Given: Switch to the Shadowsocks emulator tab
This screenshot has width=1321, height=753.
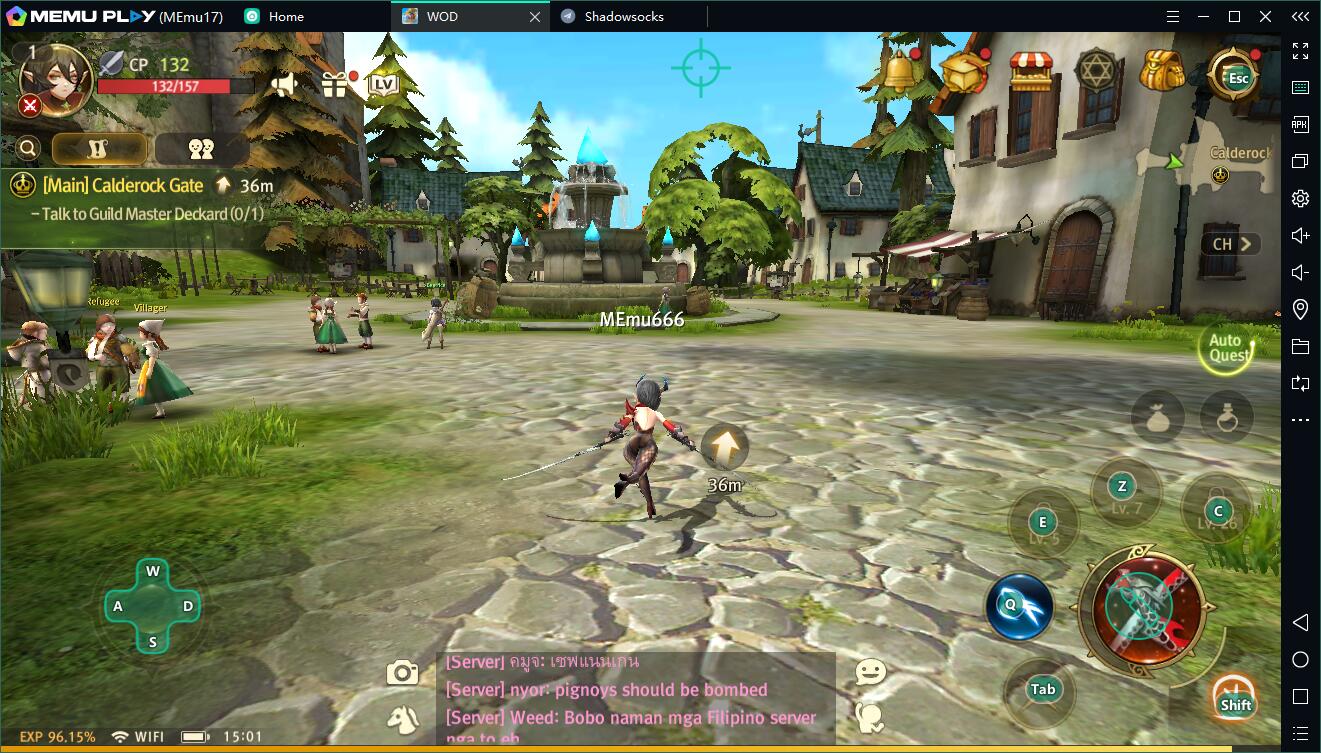Looking at the screenshot, I should (x=625, y=16).
